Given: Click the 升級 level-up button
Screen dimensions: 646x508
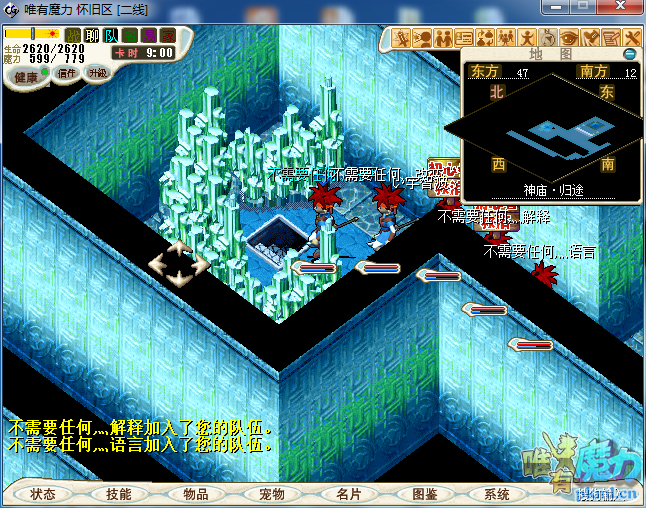Looking at the screenshot, I should 97,73.
